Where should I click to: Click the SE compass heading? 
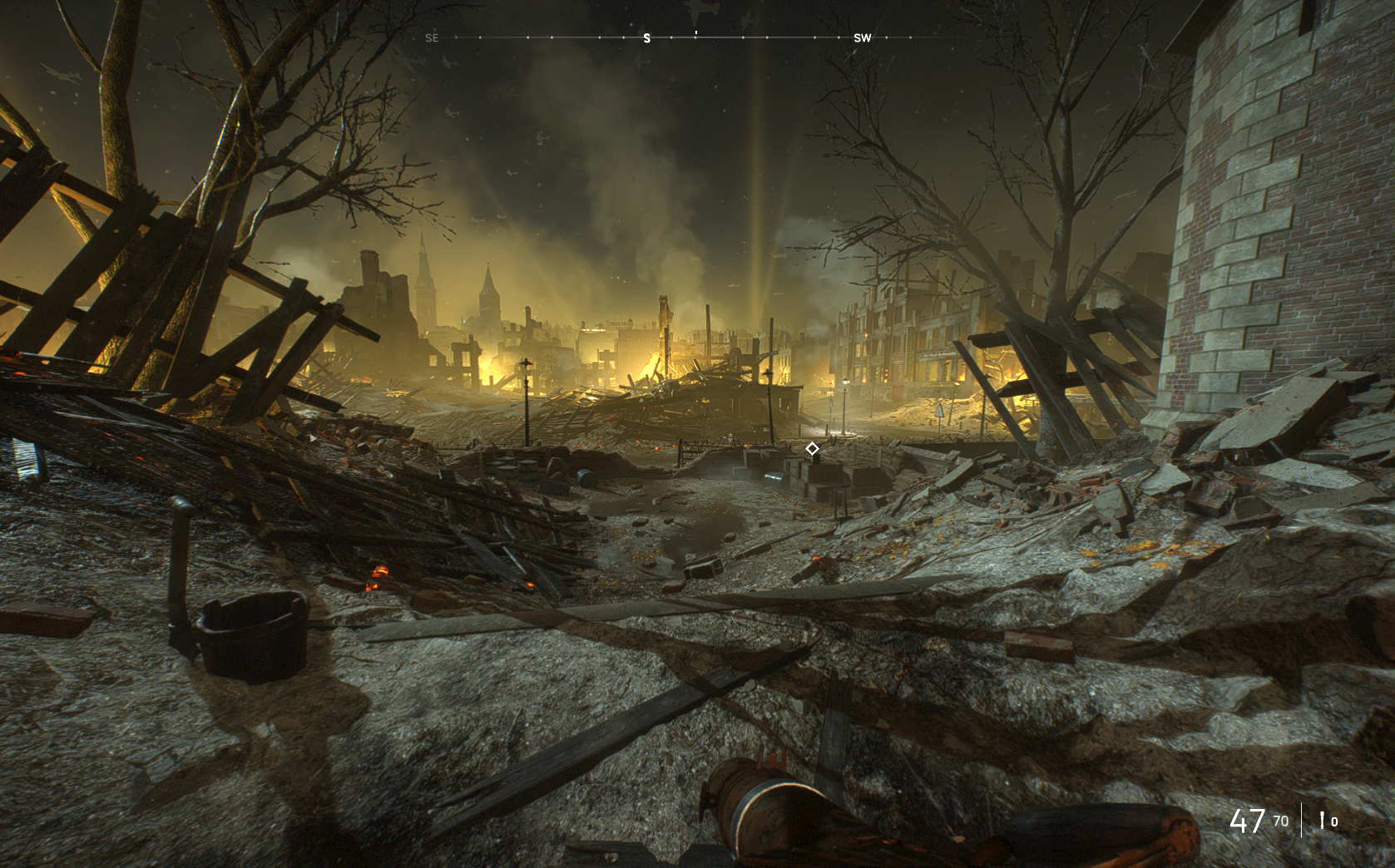click(432, 38)
